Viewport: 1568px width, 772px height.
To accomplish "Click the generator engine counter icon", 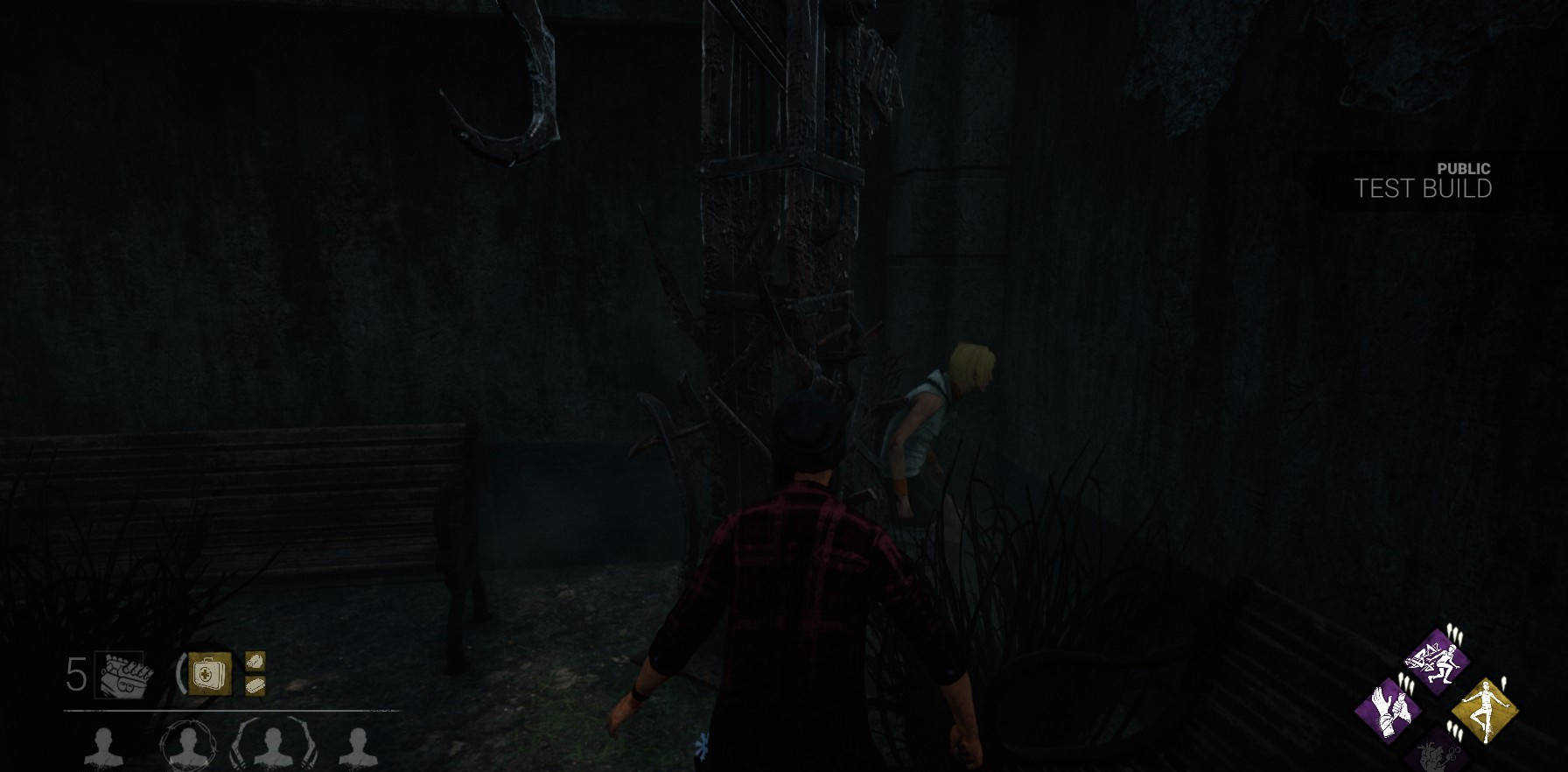I will pos(122,674).
